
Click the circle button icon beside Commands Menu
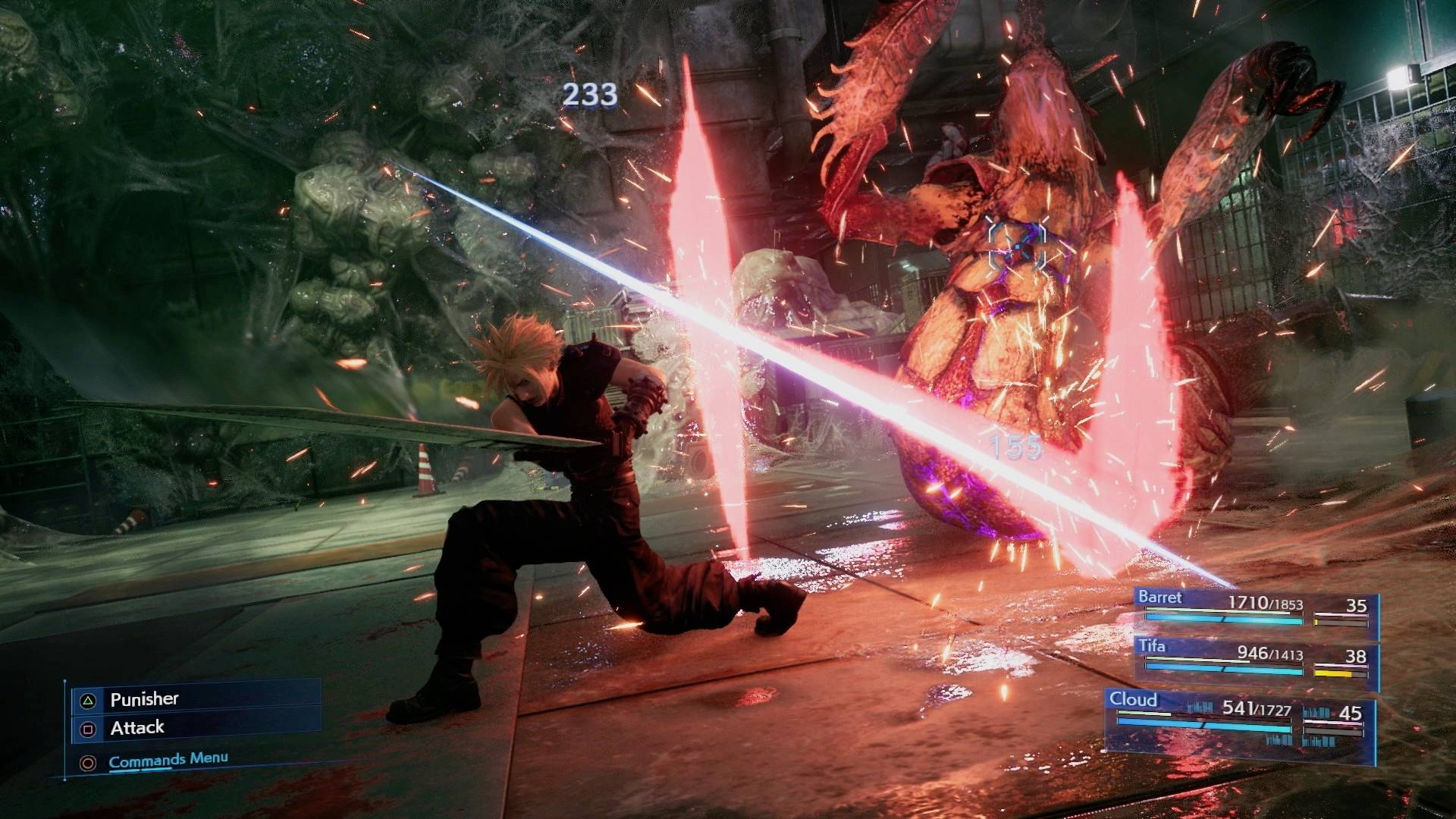[89, 762]
